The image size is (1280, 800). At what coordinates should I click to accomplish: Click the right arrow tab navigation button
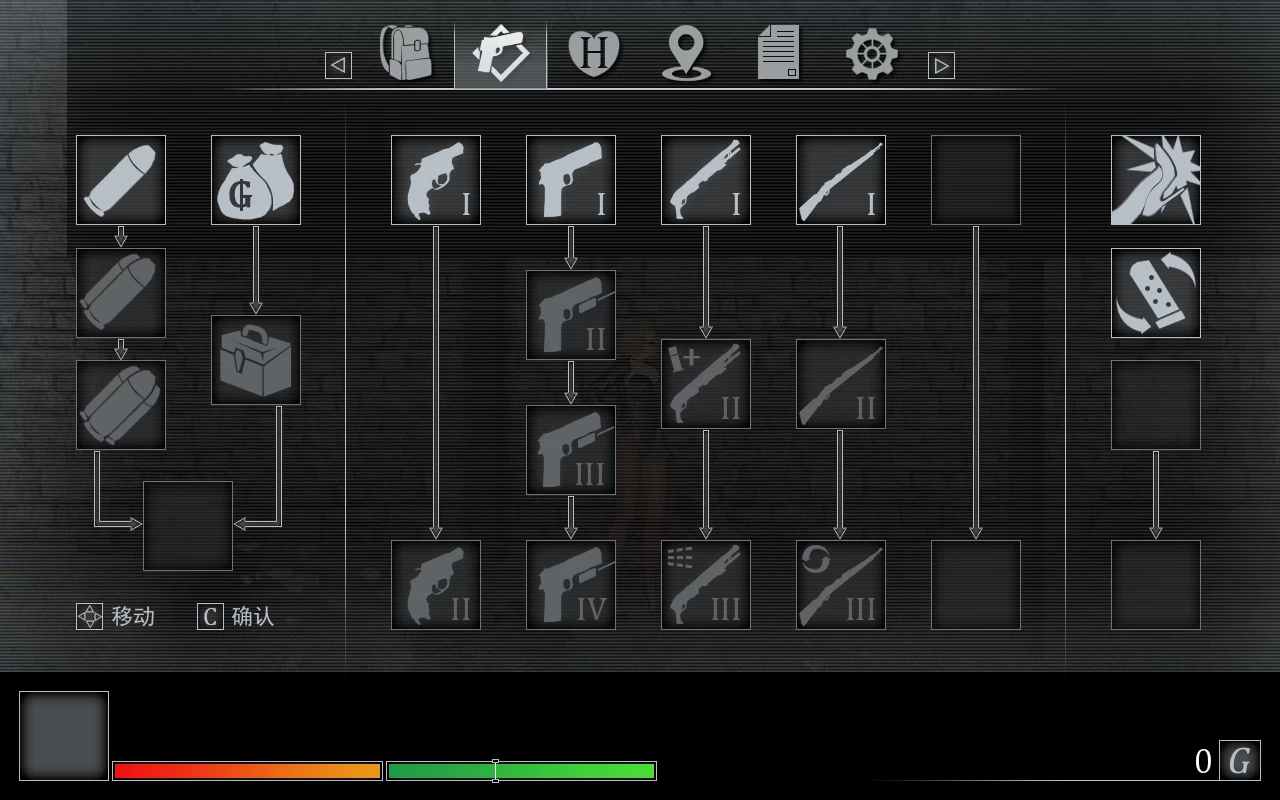(x=941, y=65)
